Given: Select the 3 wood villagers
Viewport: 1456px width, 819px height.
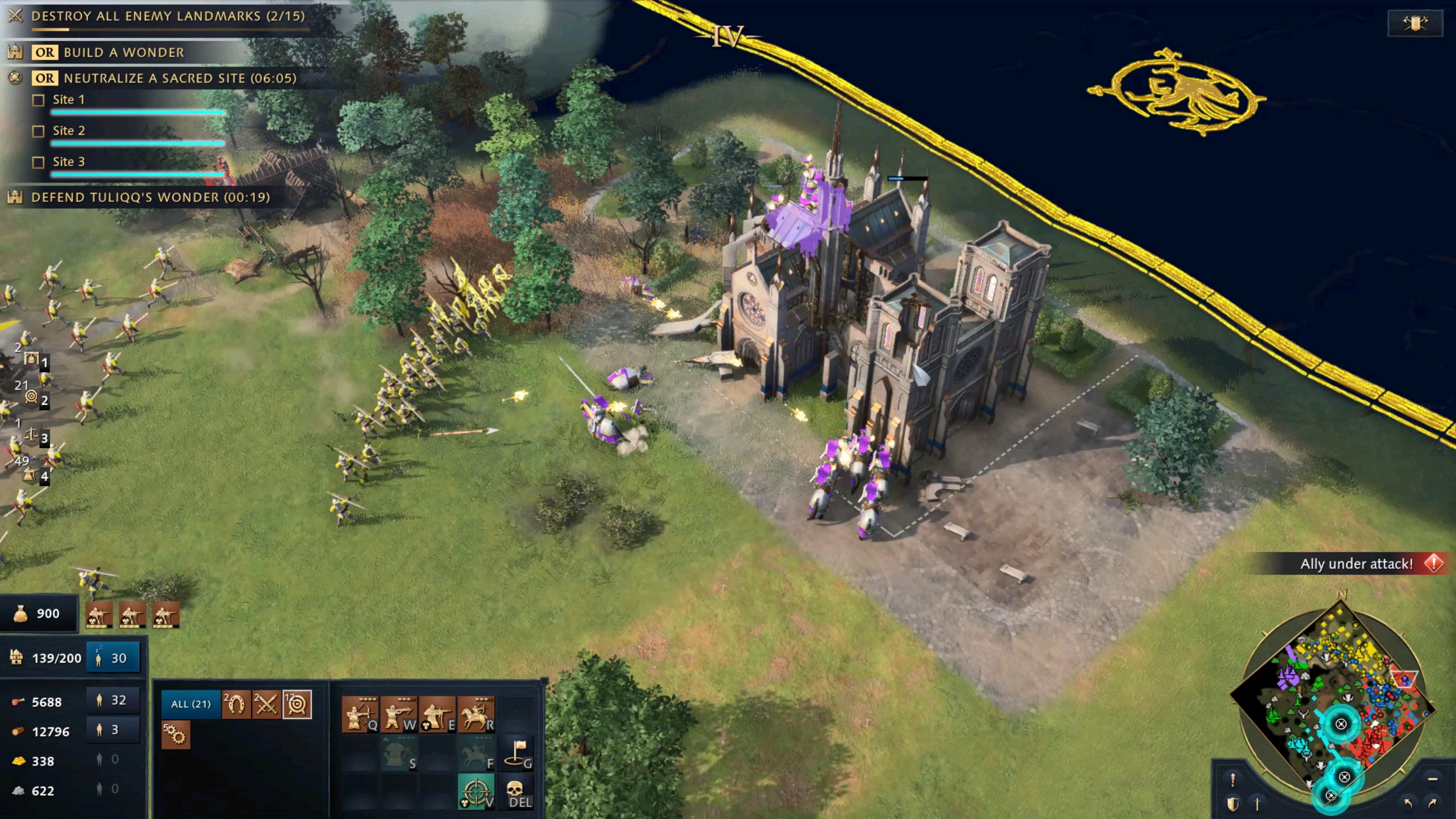Looking at the screenshot, I should coord(113,730).
